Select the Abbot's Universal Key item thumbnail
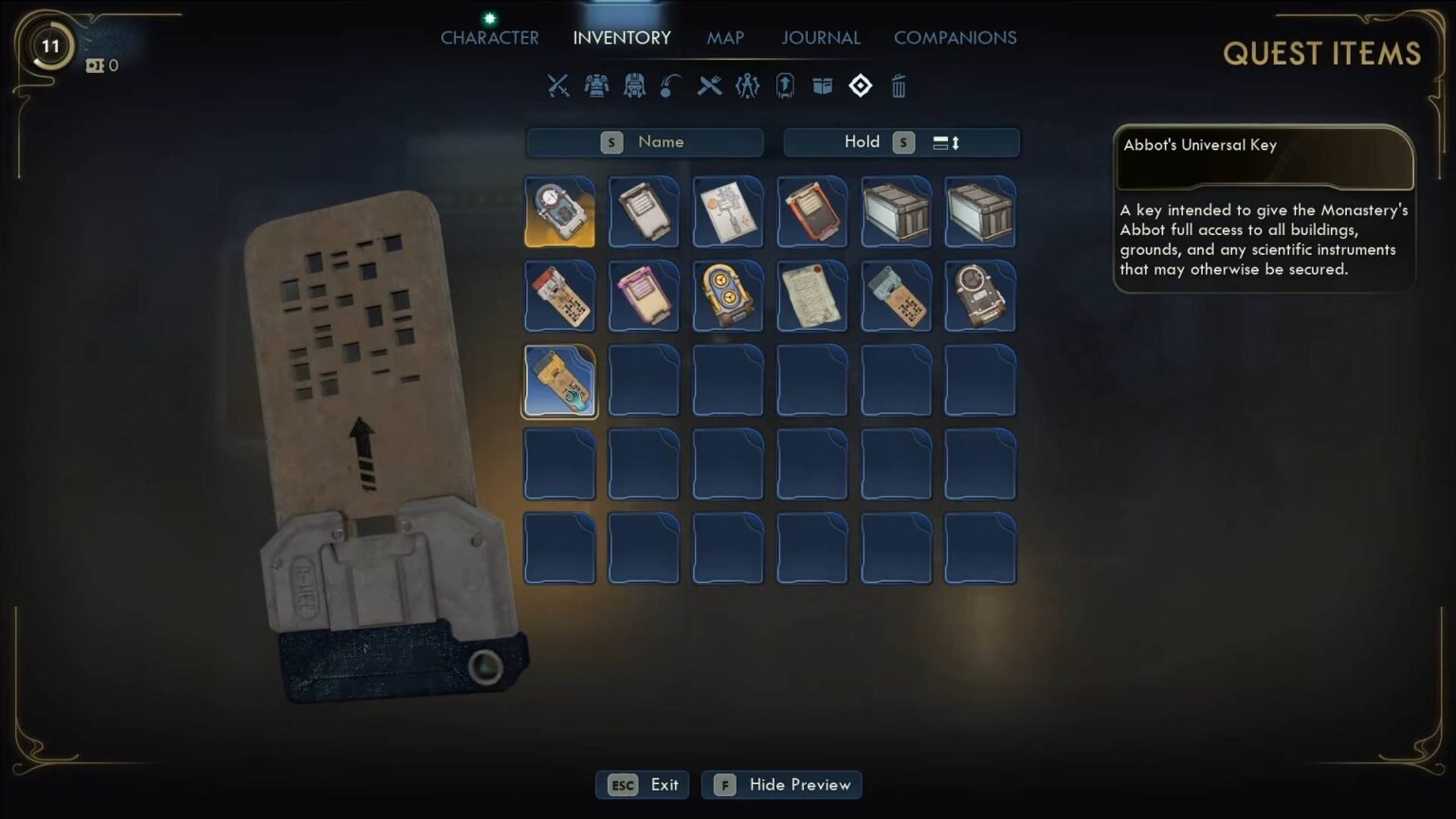 [558, 381]
